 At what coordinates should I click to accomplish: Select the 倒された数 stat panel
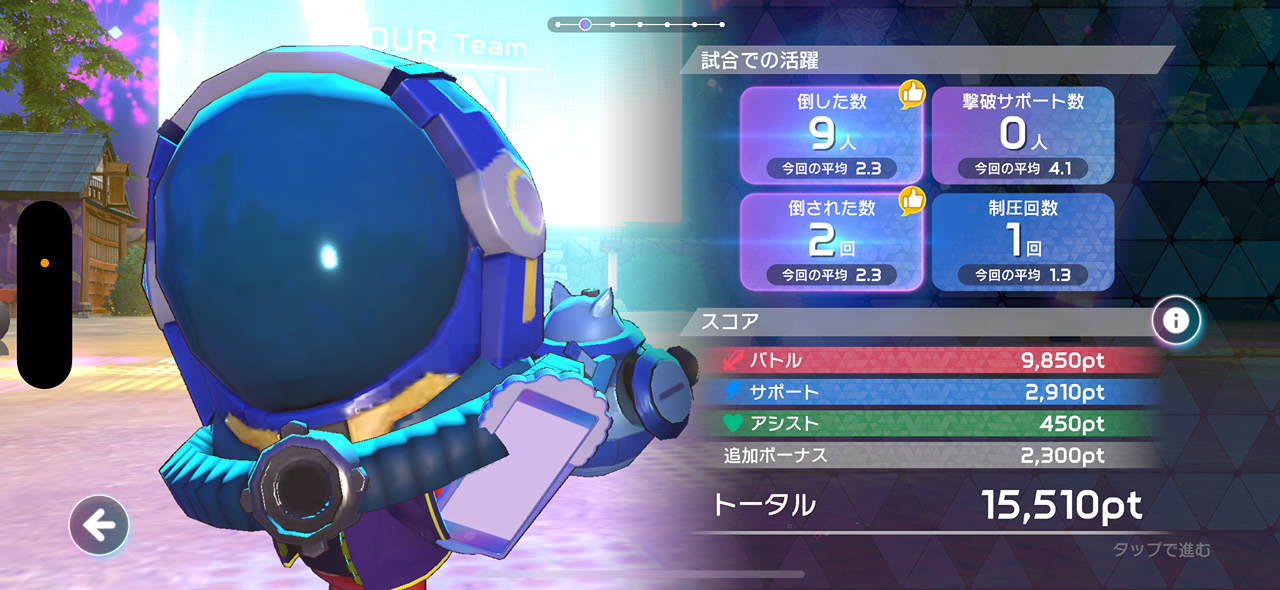click(831, 241)
